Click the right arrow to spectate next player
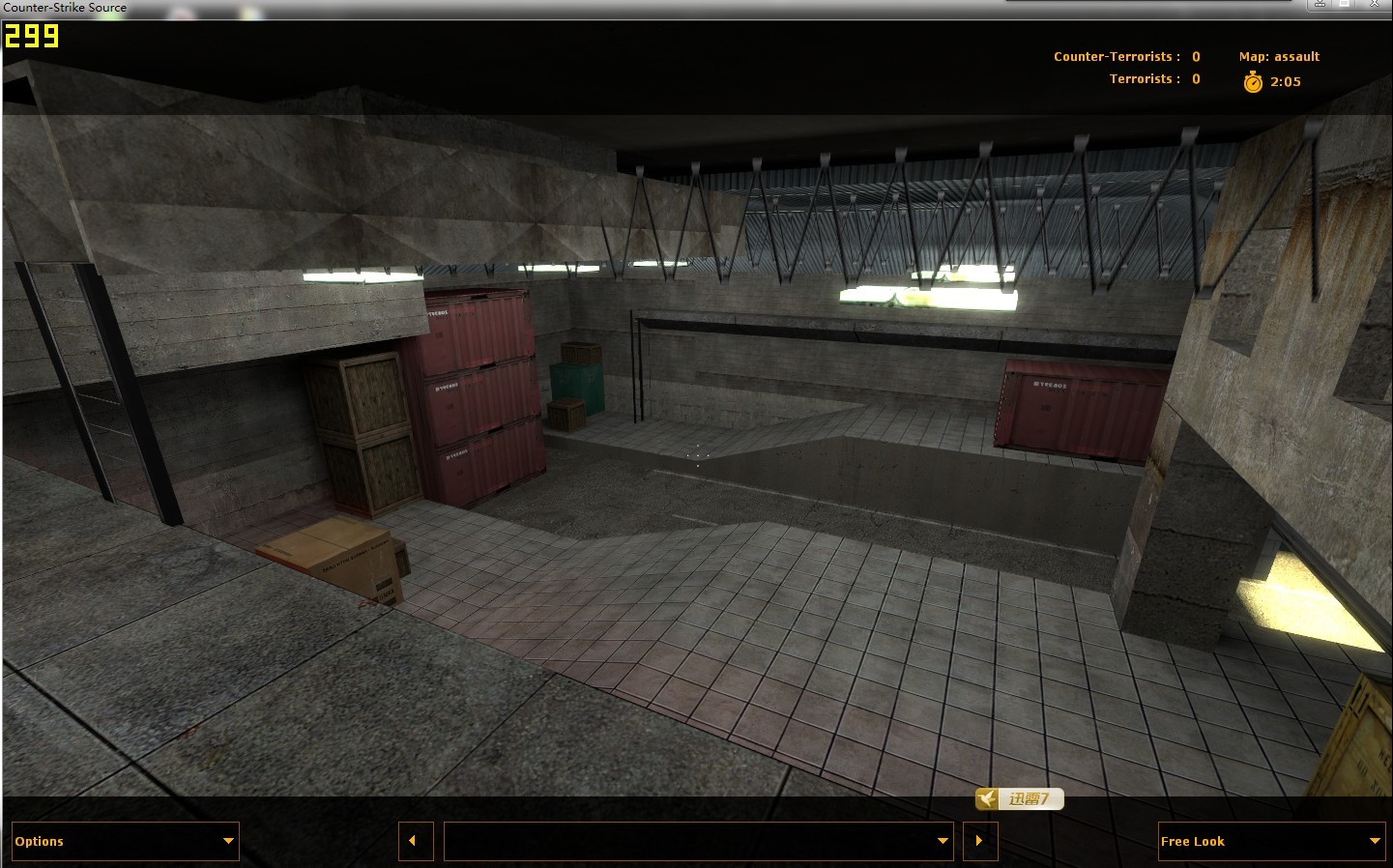Viewport: 1393px width, 868px height. pos(979,841)
